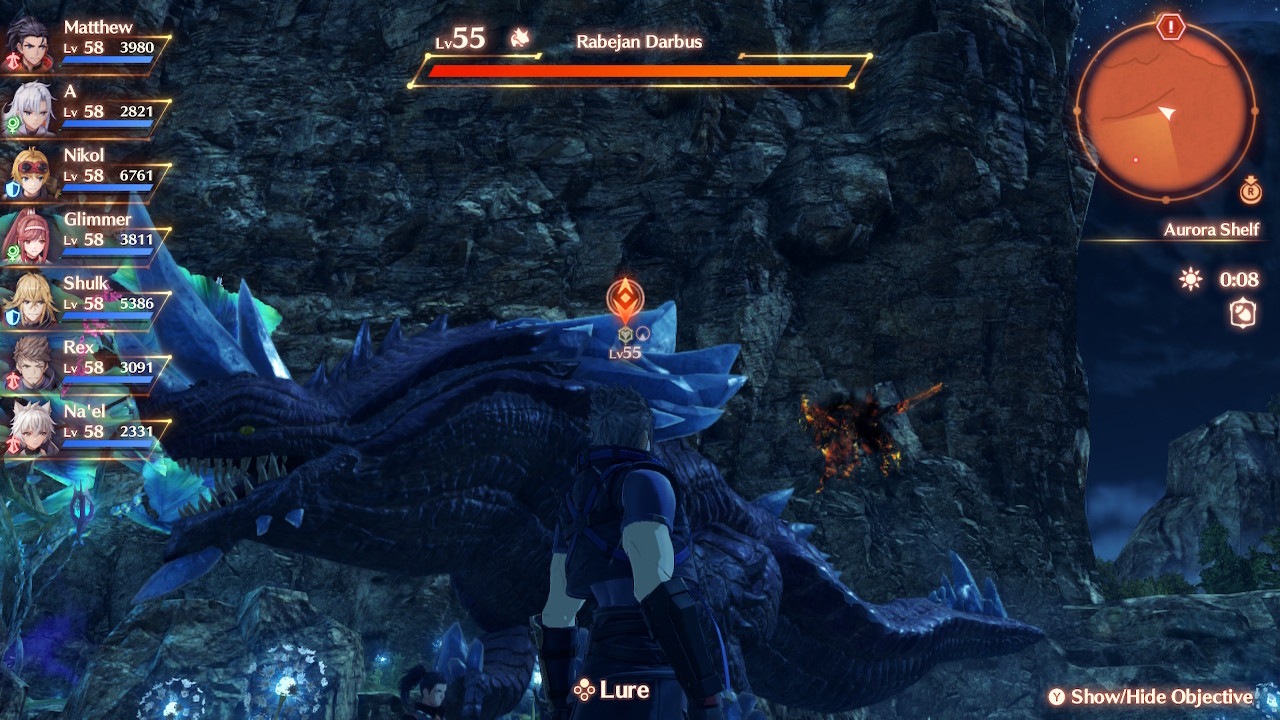Viewport: 1280px width, 720px height.
Task: Click the Rabejan Darbus enemy nameplate
Action: (639, 42)
